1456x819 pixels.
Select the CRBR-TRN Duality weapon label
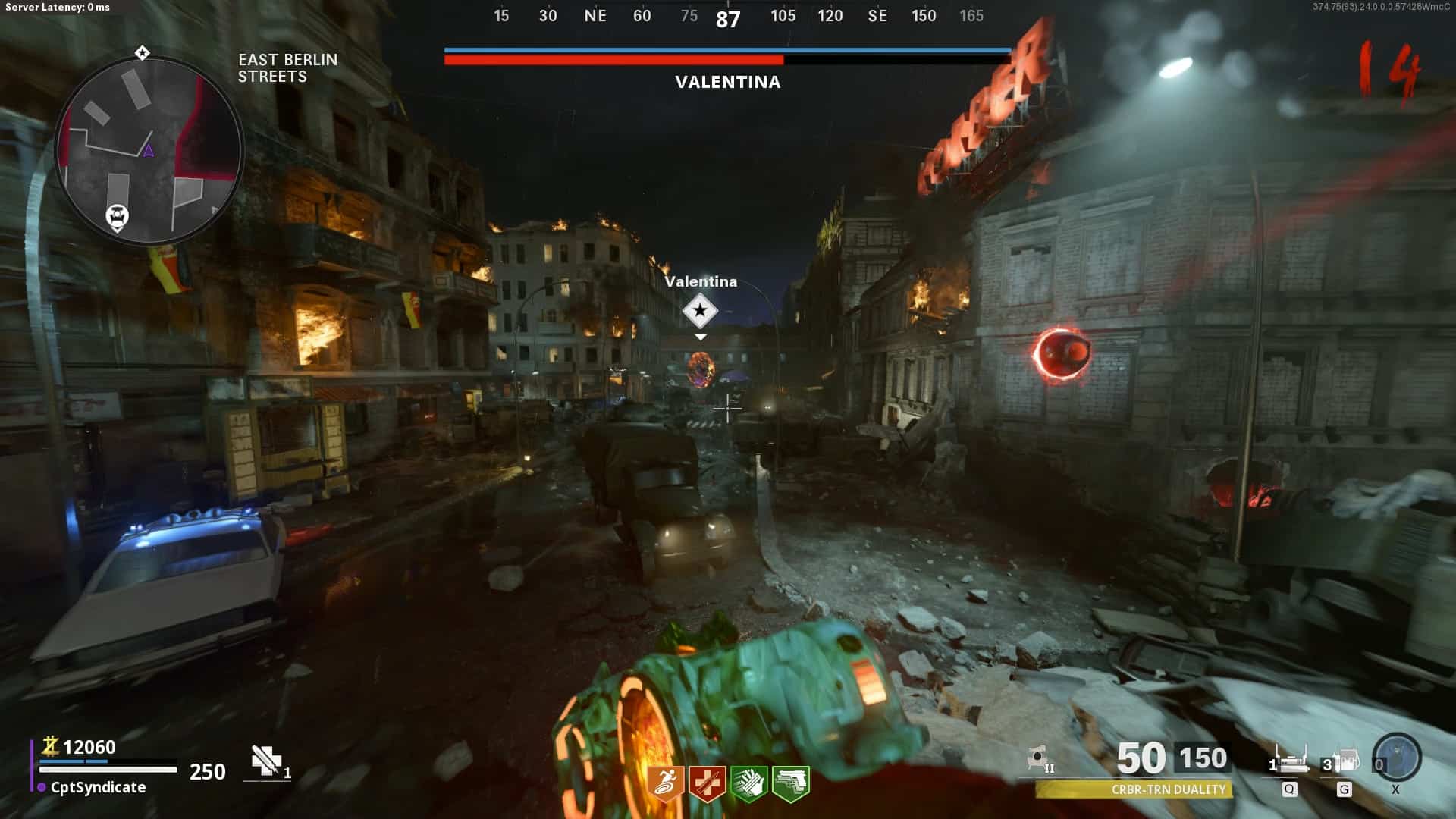(x=1168, y=789)
